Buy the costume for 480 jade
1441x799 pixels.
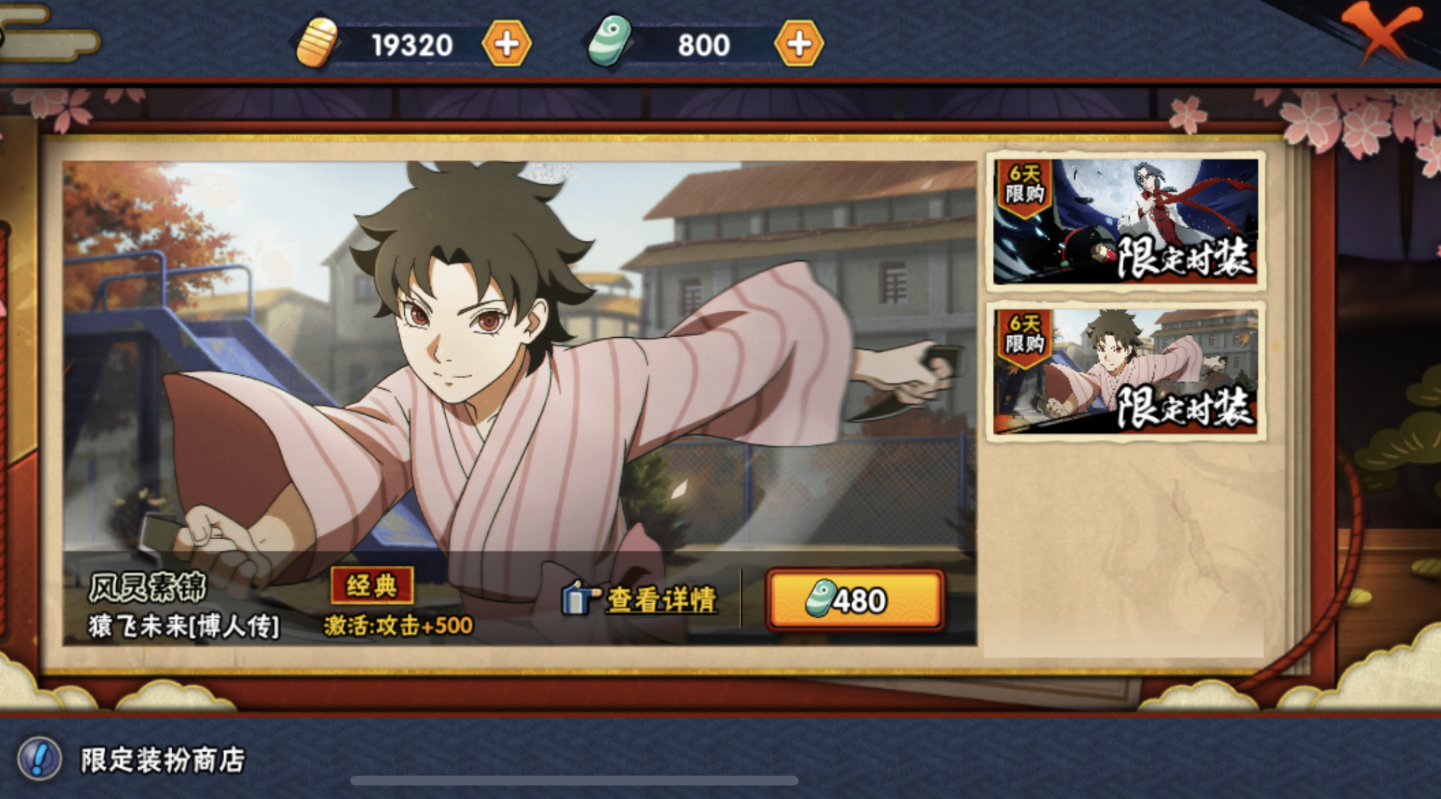click(855, 600)
